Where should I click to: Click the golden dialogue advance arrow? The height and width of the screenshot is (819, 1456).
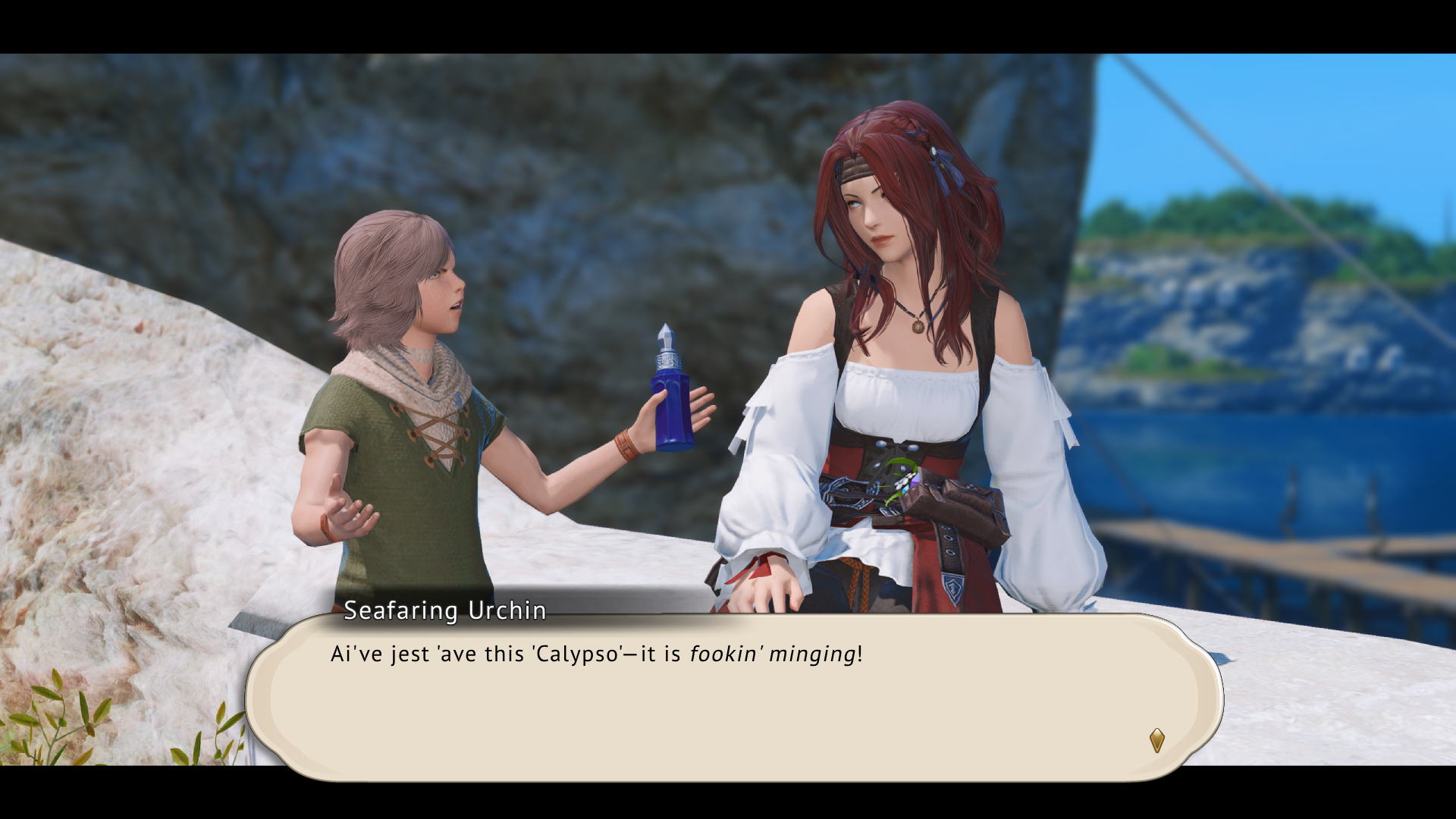(x=1156, y=740)
